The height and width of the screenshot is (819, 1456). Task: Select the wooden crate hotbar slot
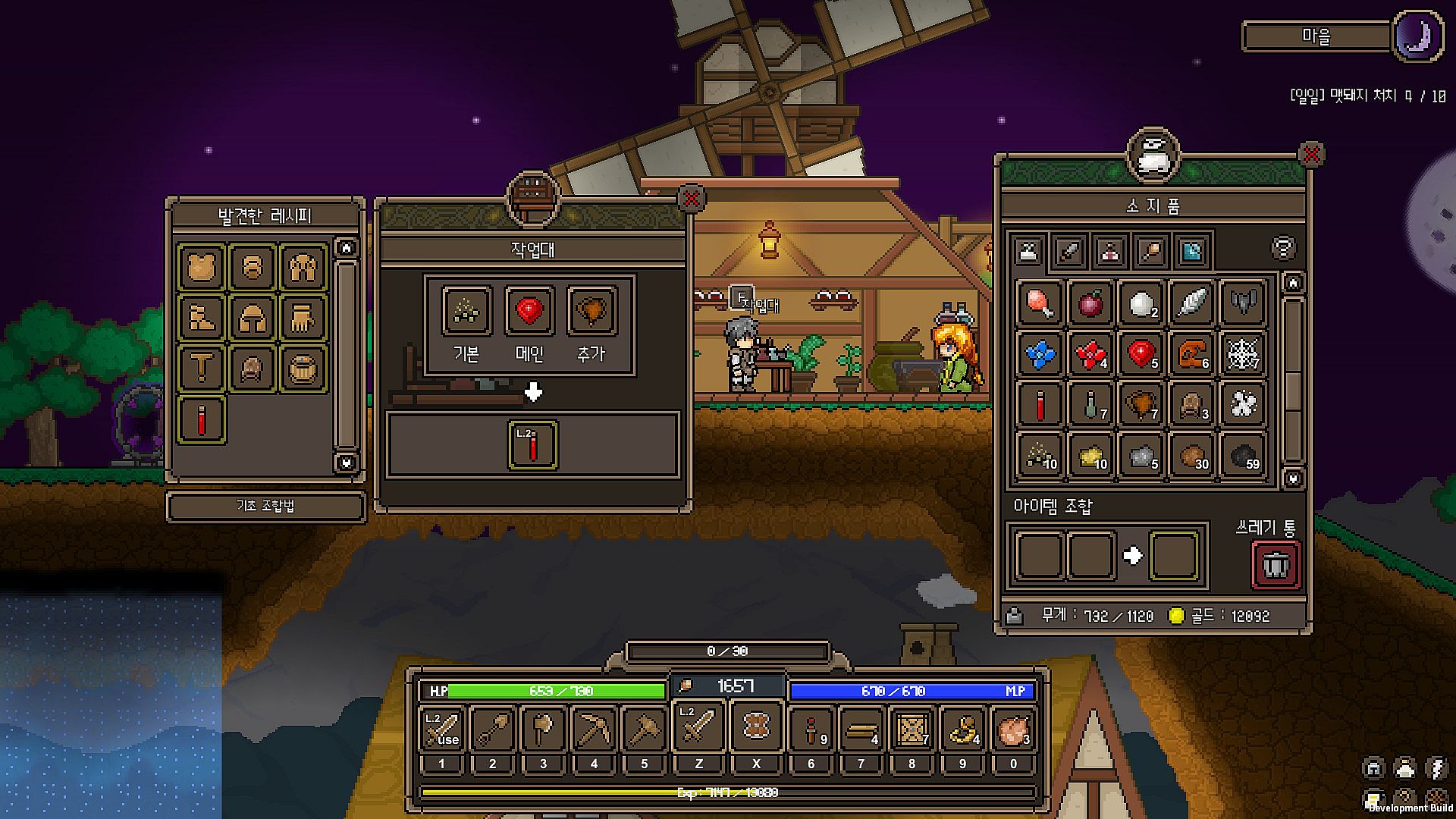pos(912,729)
